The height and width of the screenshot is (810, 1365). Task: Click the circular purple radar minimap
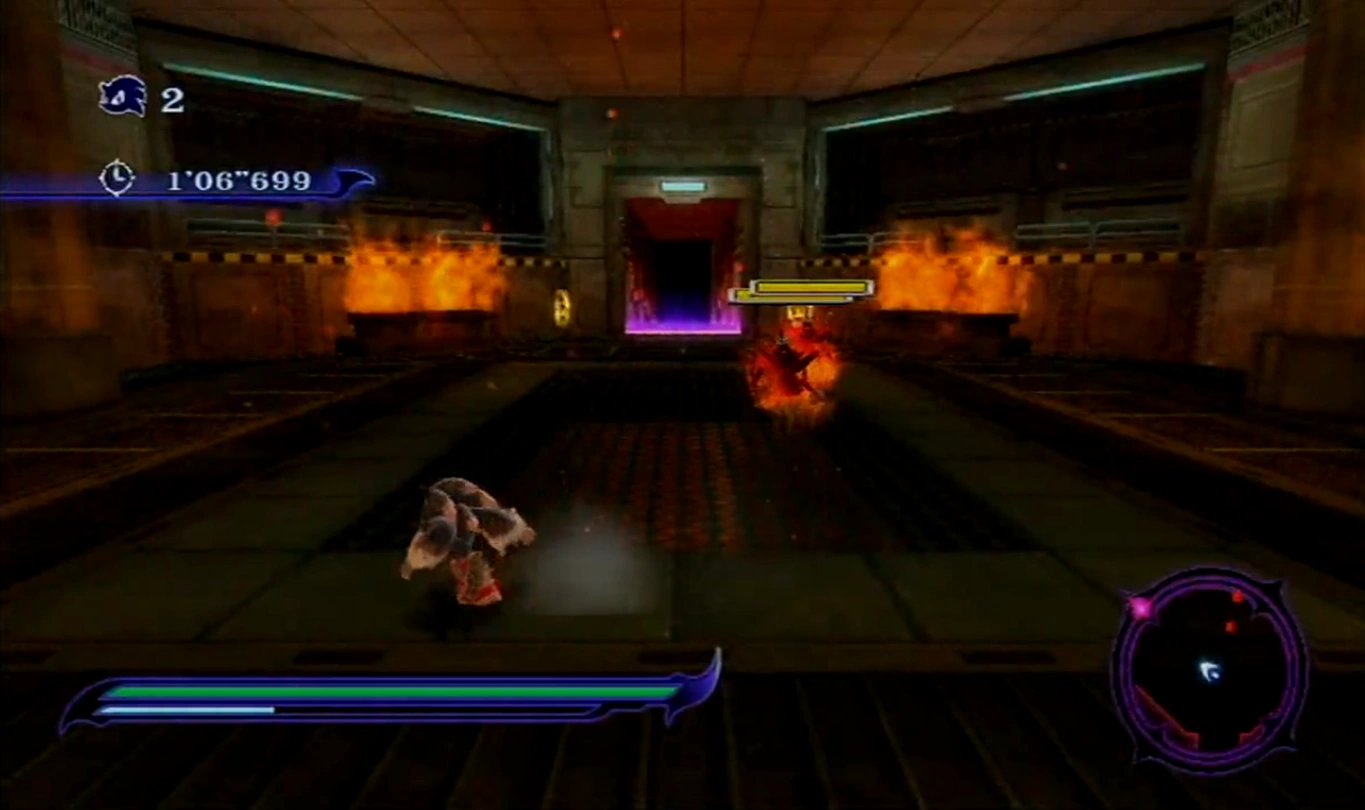1209,666
